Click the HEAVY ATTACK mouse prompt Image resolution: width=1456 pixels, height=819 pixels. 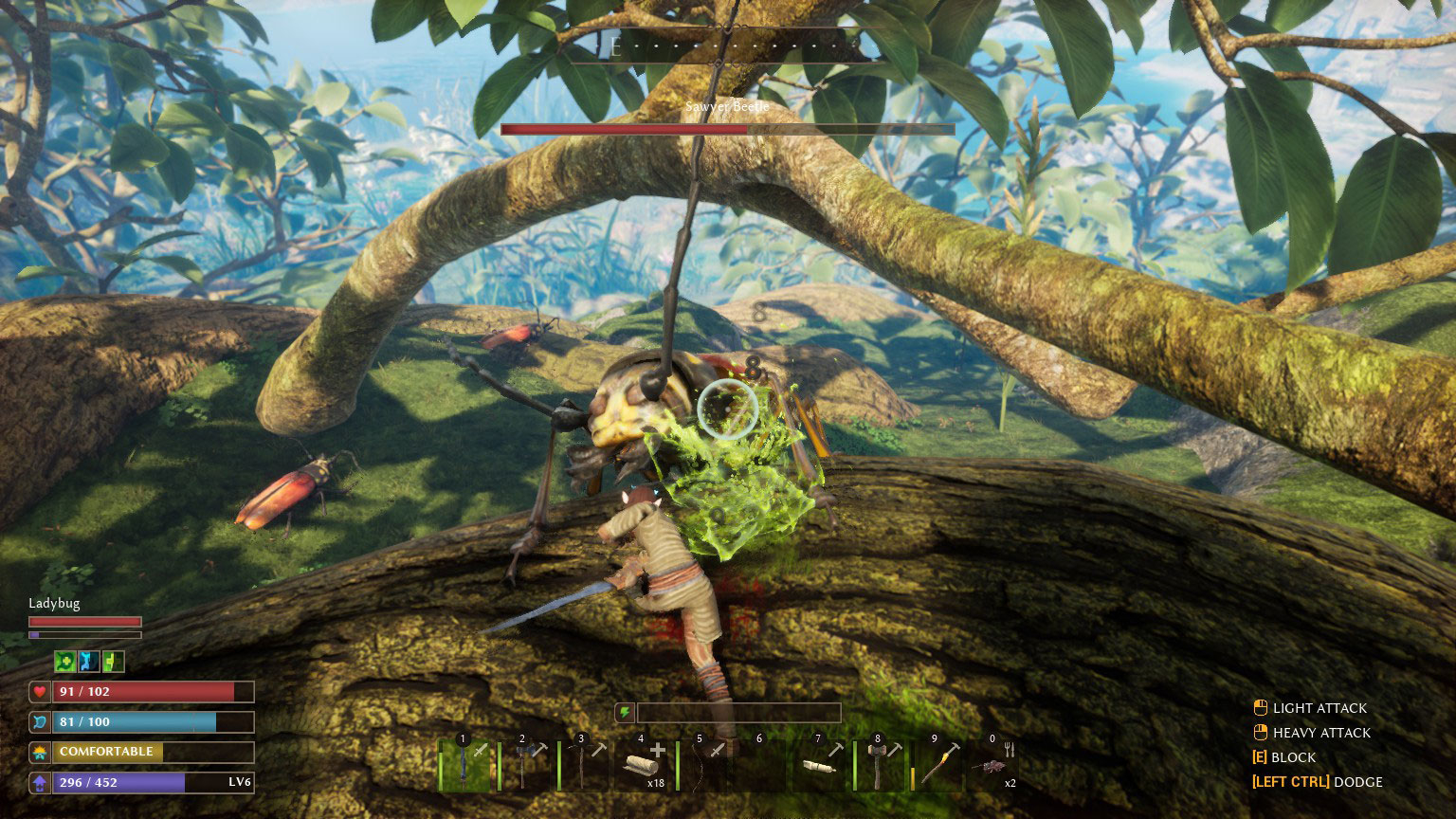coord(1317,733)
